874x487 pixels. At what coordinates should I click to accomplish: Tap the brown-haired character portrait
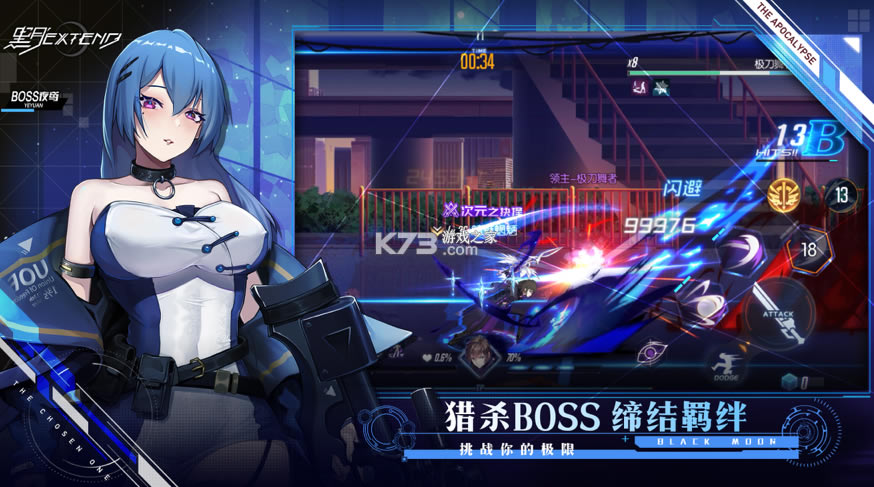476,351
